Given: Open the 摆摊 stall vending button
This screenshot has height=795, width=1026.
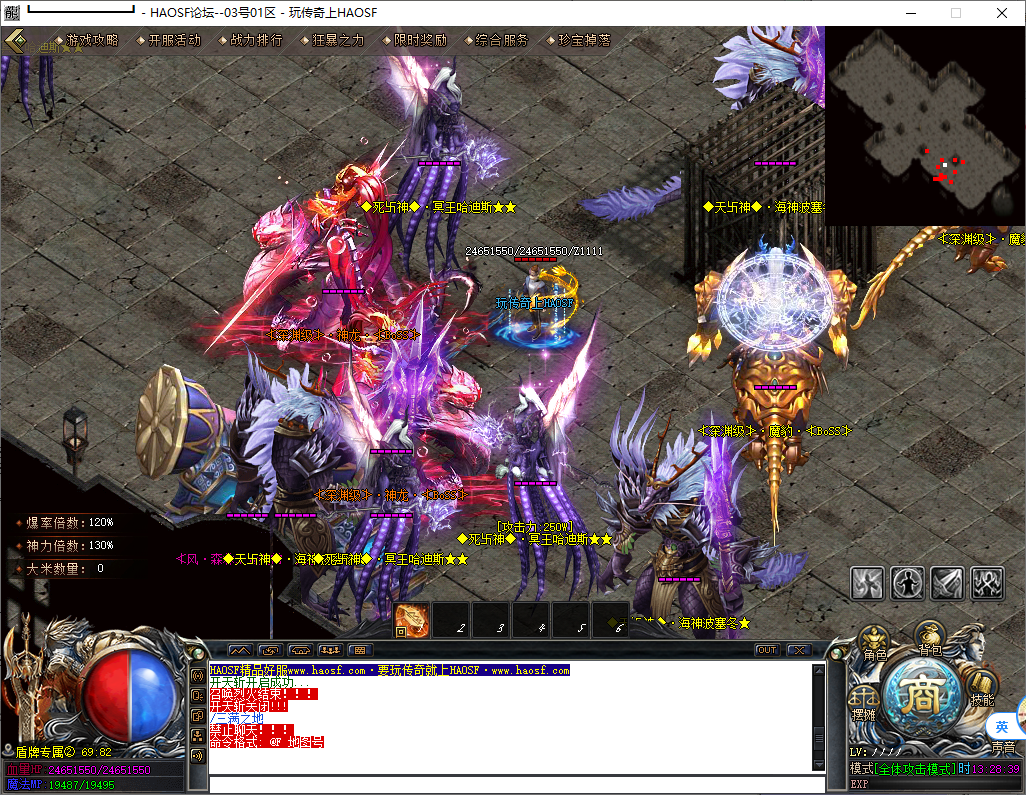Looking at the screenshot, I should 864,702.
